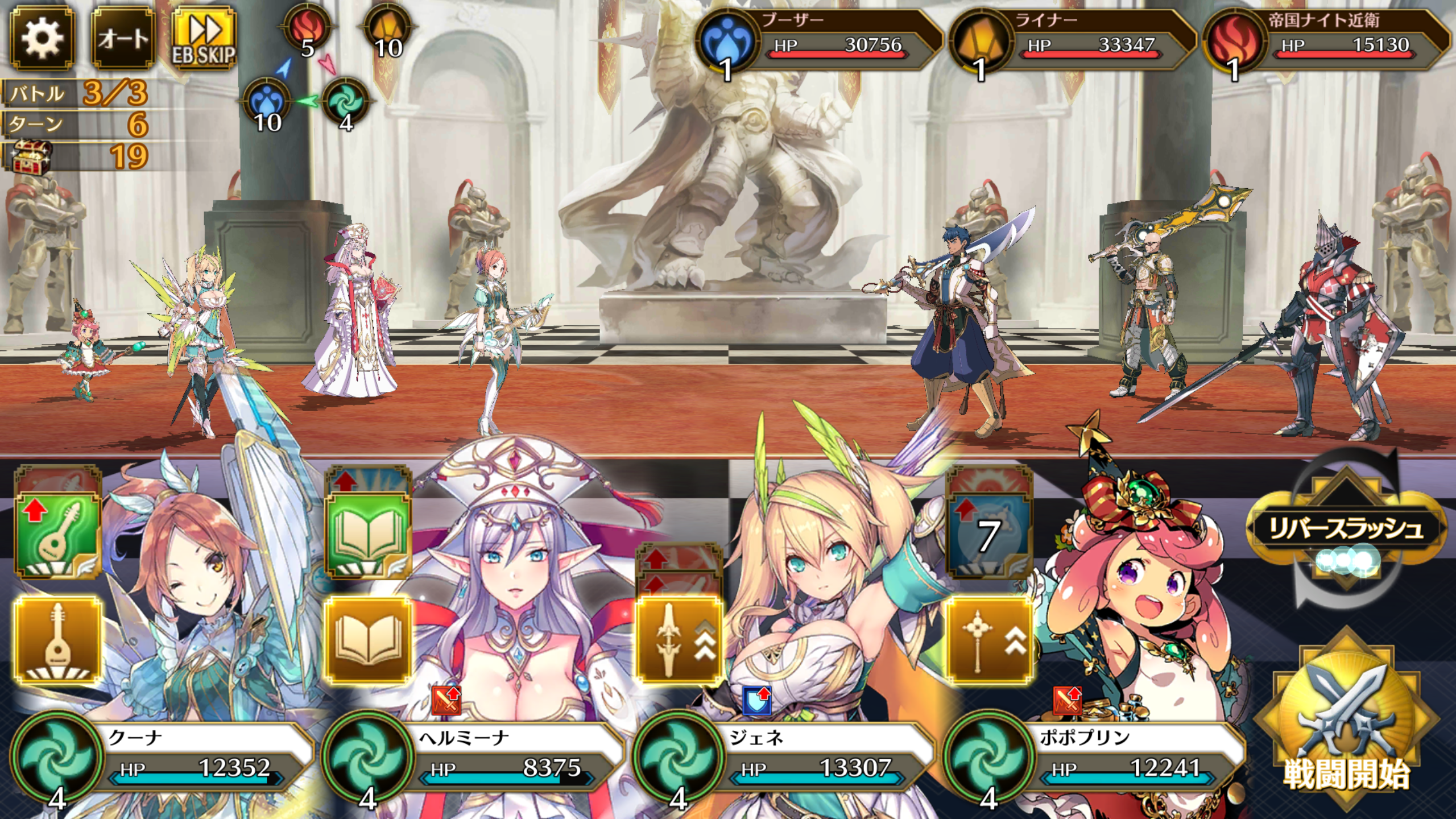The width and height of the screenshot is (1456, 819).
Task: Open ヘルミーナ's character status plate
Action: pyautogui.click(x=475, y=756)
